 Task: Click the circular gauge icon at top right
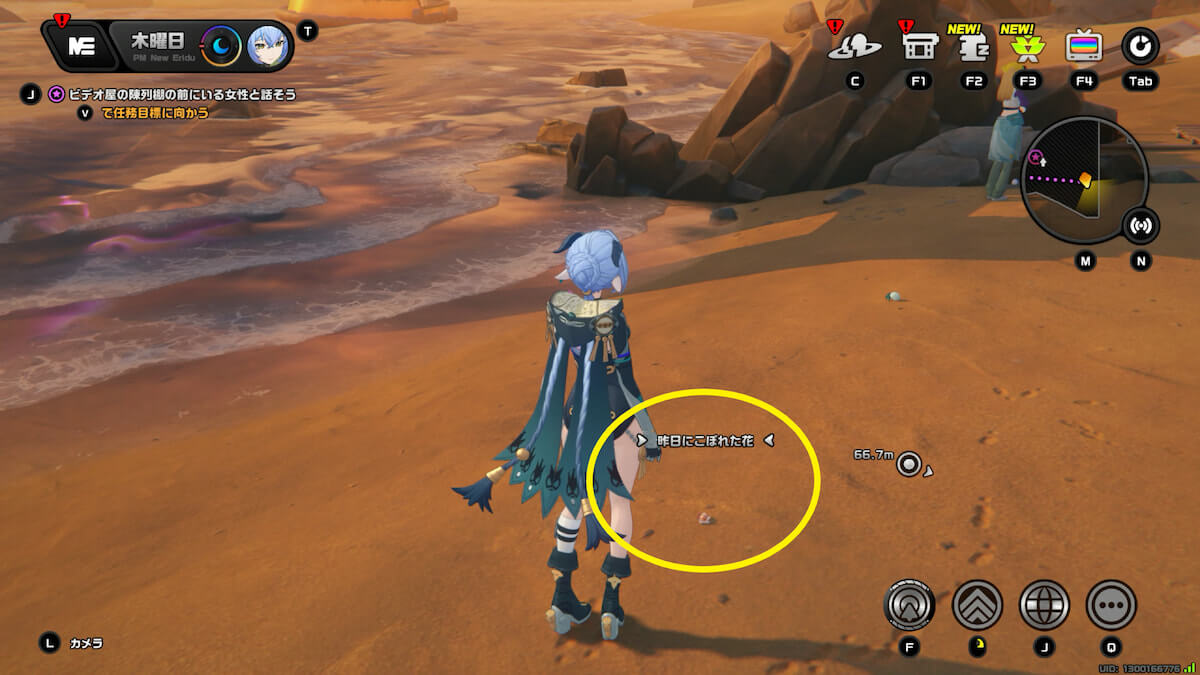[x=1140, y=46]
